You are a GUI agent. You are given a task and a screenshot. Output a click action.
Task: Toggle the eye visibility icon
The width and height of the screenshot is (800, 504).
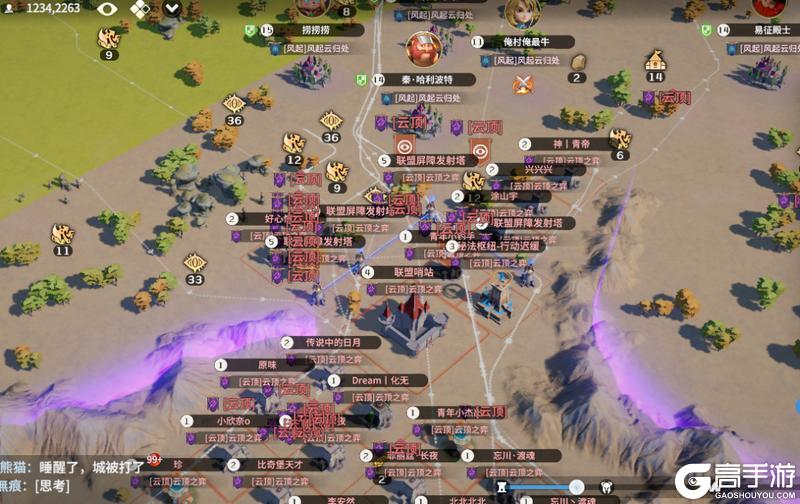click(x=107, y=9)
